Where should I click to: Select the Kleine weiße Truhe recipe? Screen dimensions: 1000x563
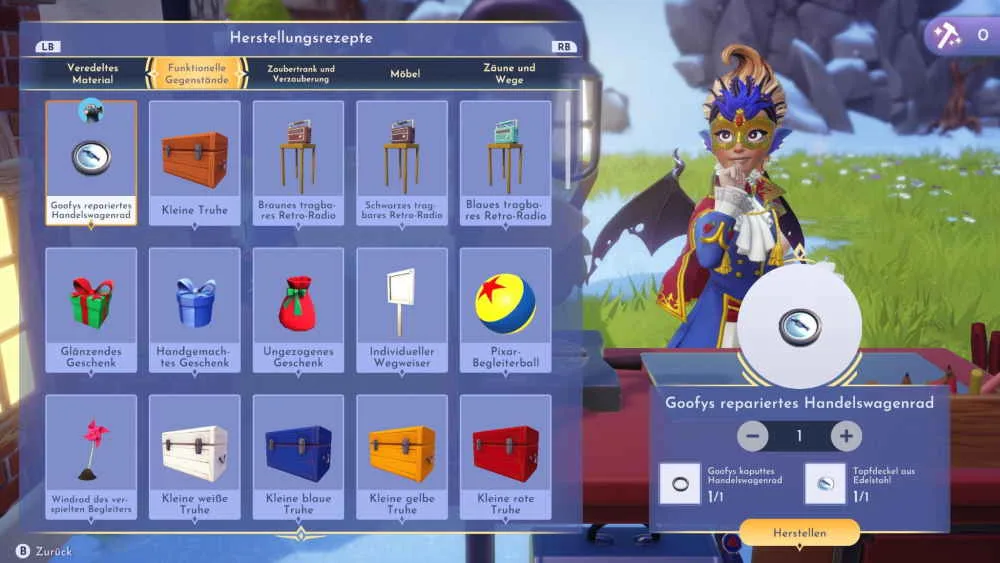coord(195,457)
